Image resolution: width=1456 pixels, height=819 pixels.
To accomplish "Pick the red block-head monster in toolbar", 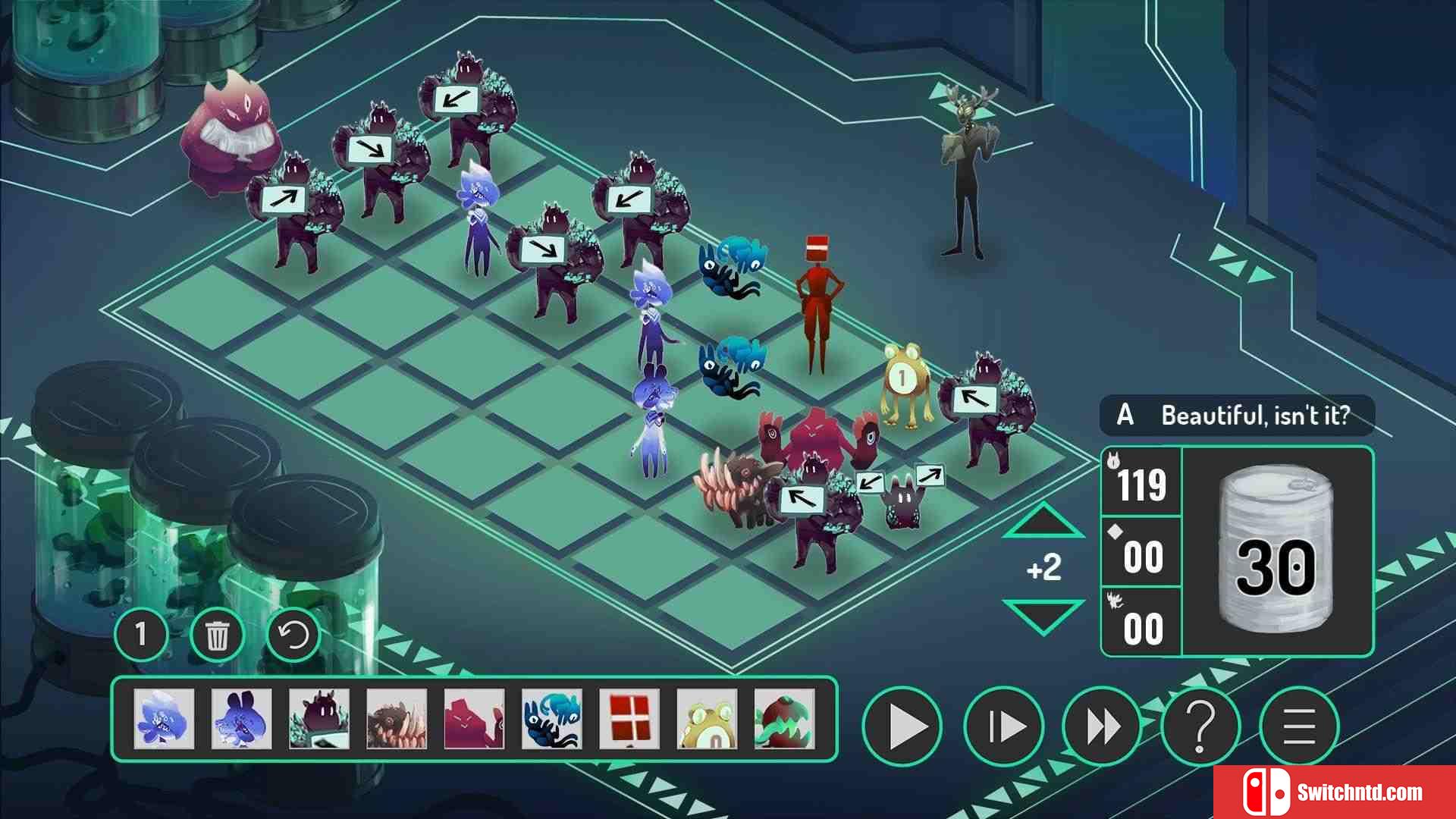I will (629, 718).
